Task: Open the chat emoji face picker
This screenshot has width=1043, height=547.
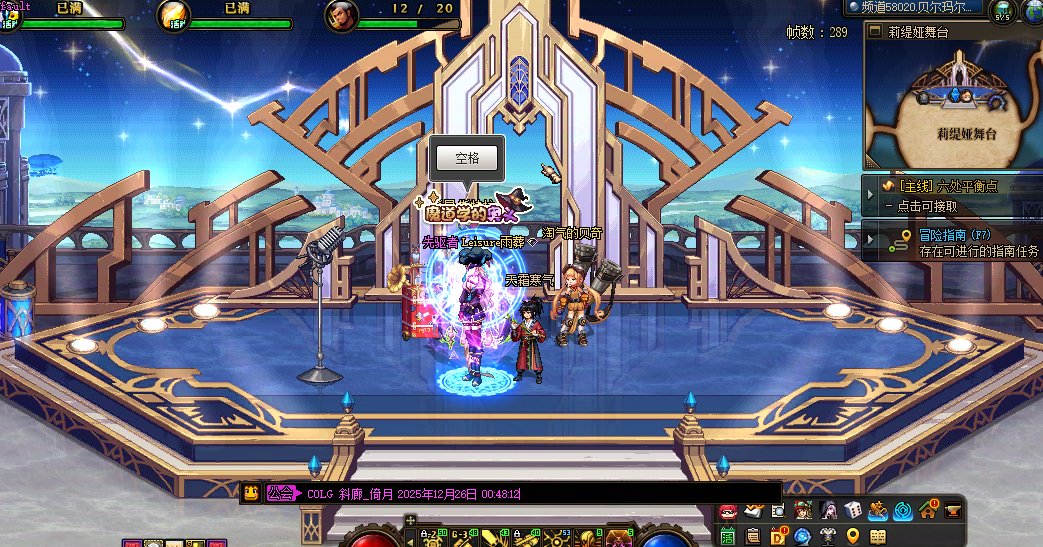Action: point(251,493)
